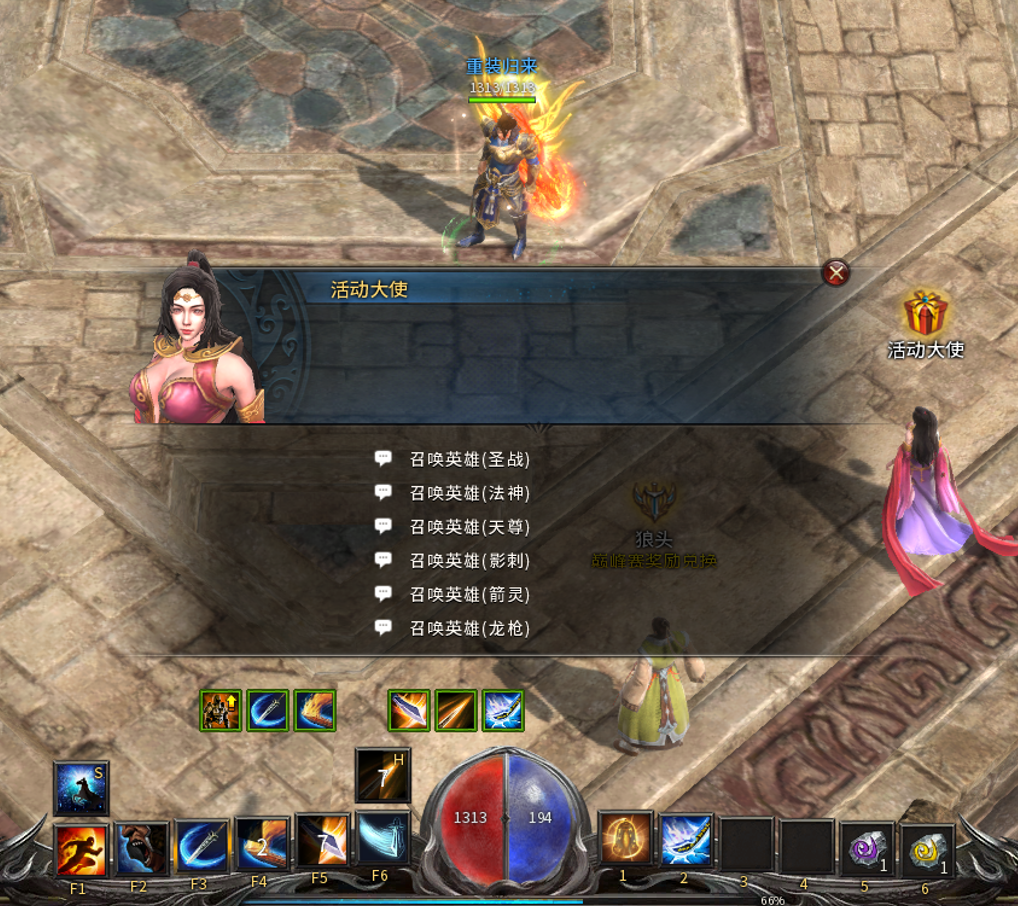
Task: Trigger the F4 flaming blade skill
Action: point(262,844)
